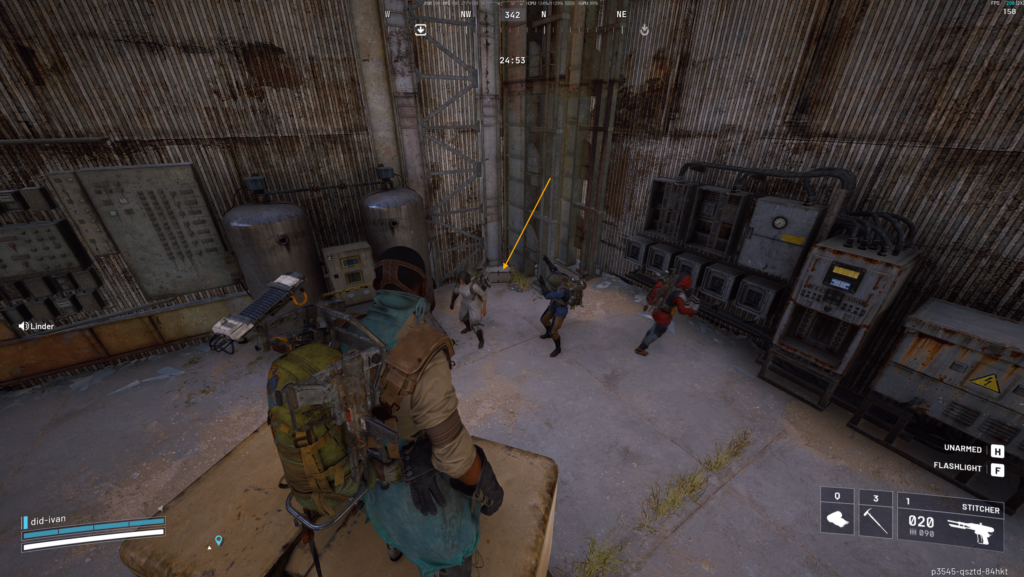This screenshot has height=577, width=1024.
Task: Pick the hammer tool slot
Action: (875, 513)
